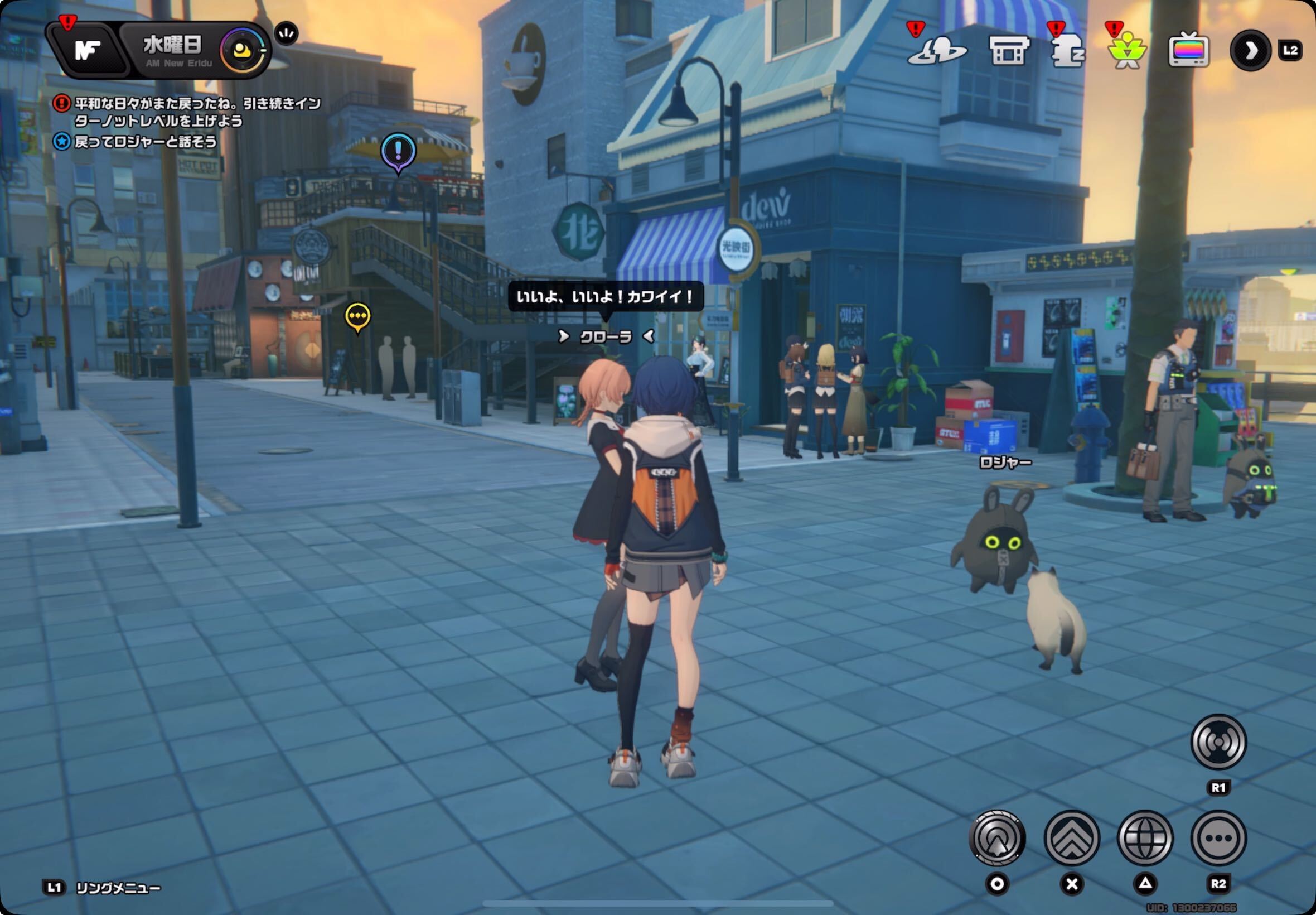Screen dimensions: 1316x915
Task: Activate the signal wave button
Action: tap(1218, 742)
